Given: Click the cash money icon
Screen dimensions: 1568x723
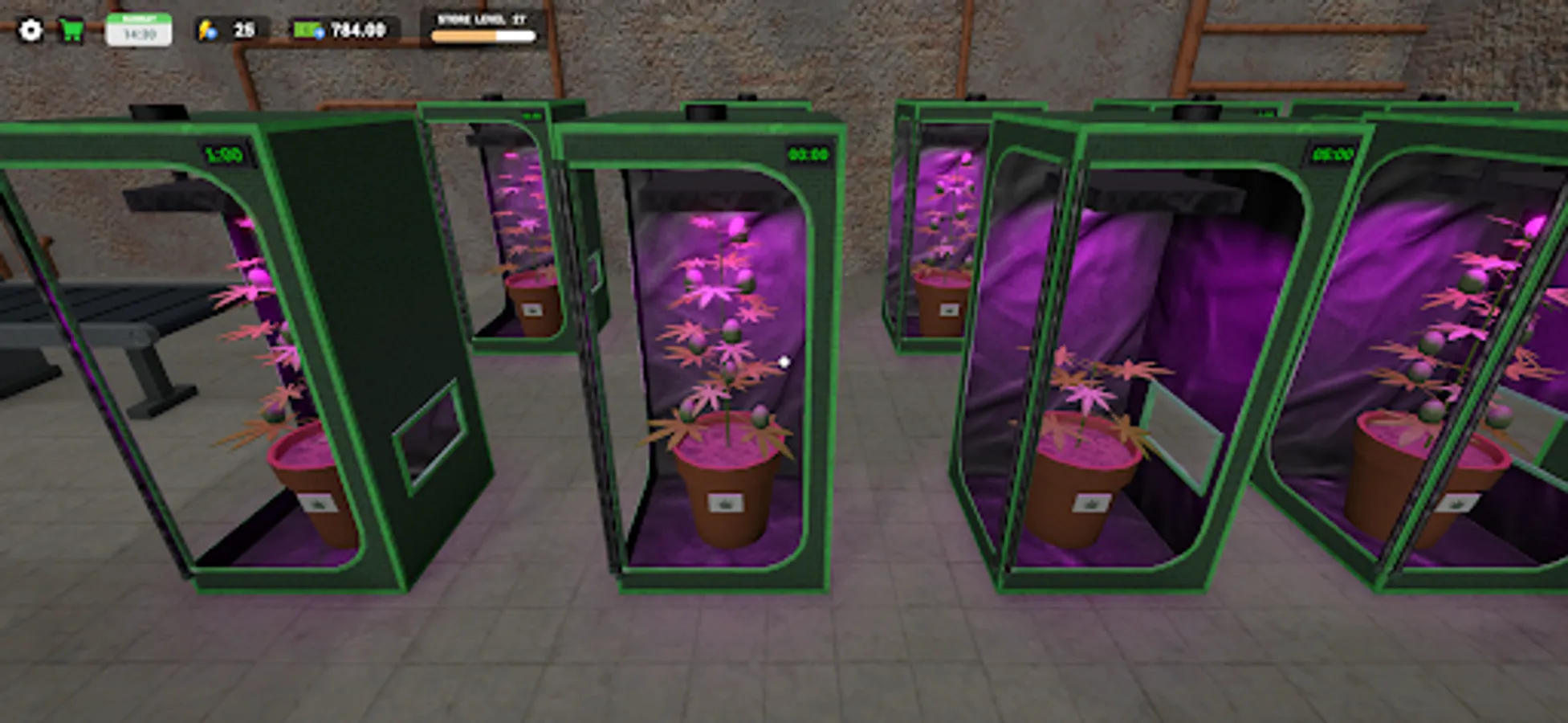Looking at the screenshot, I should coord(307,29).
